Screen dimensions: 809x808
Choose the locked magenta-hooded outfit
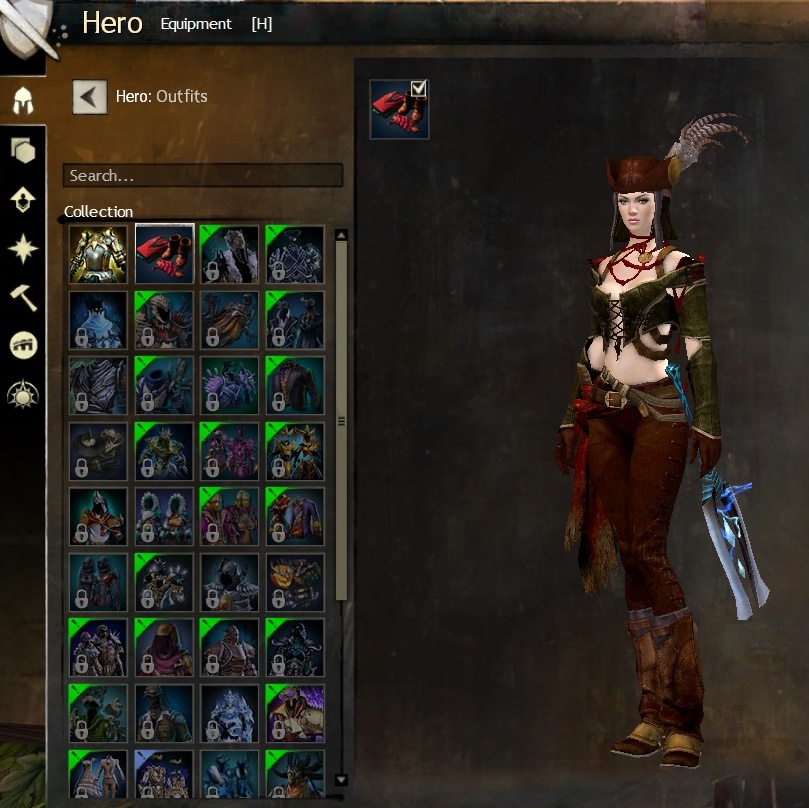point(164,648)
